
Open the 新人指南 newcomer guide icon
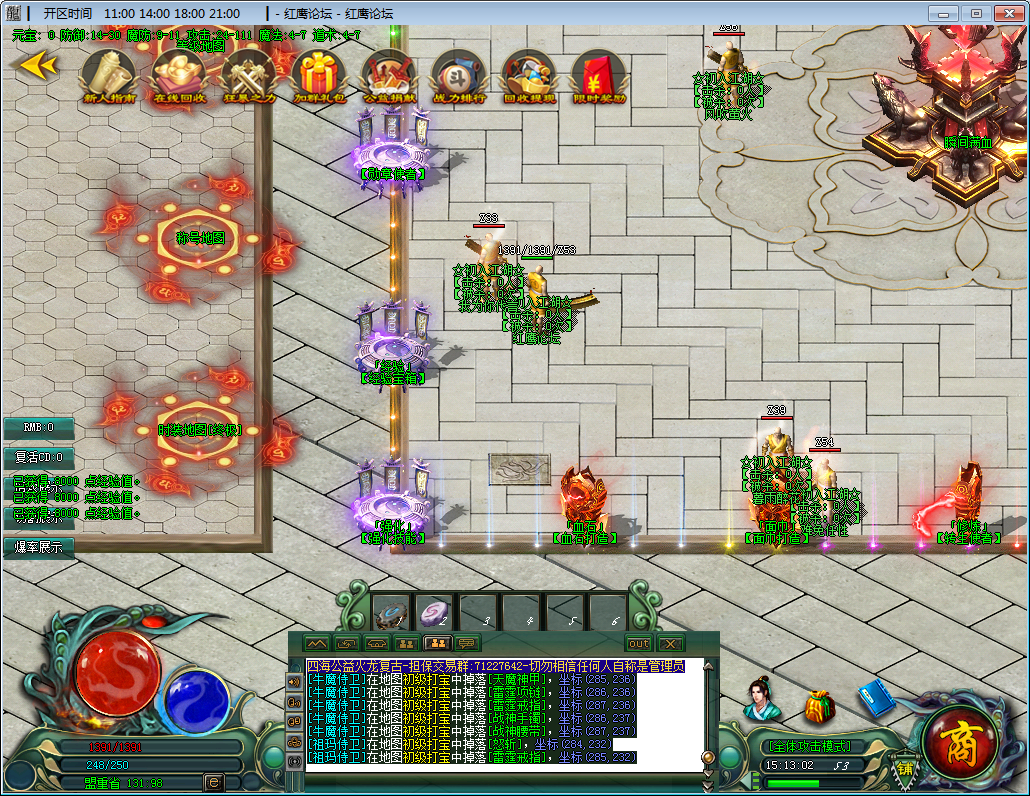pyautogui.click(x=109, y=74)
